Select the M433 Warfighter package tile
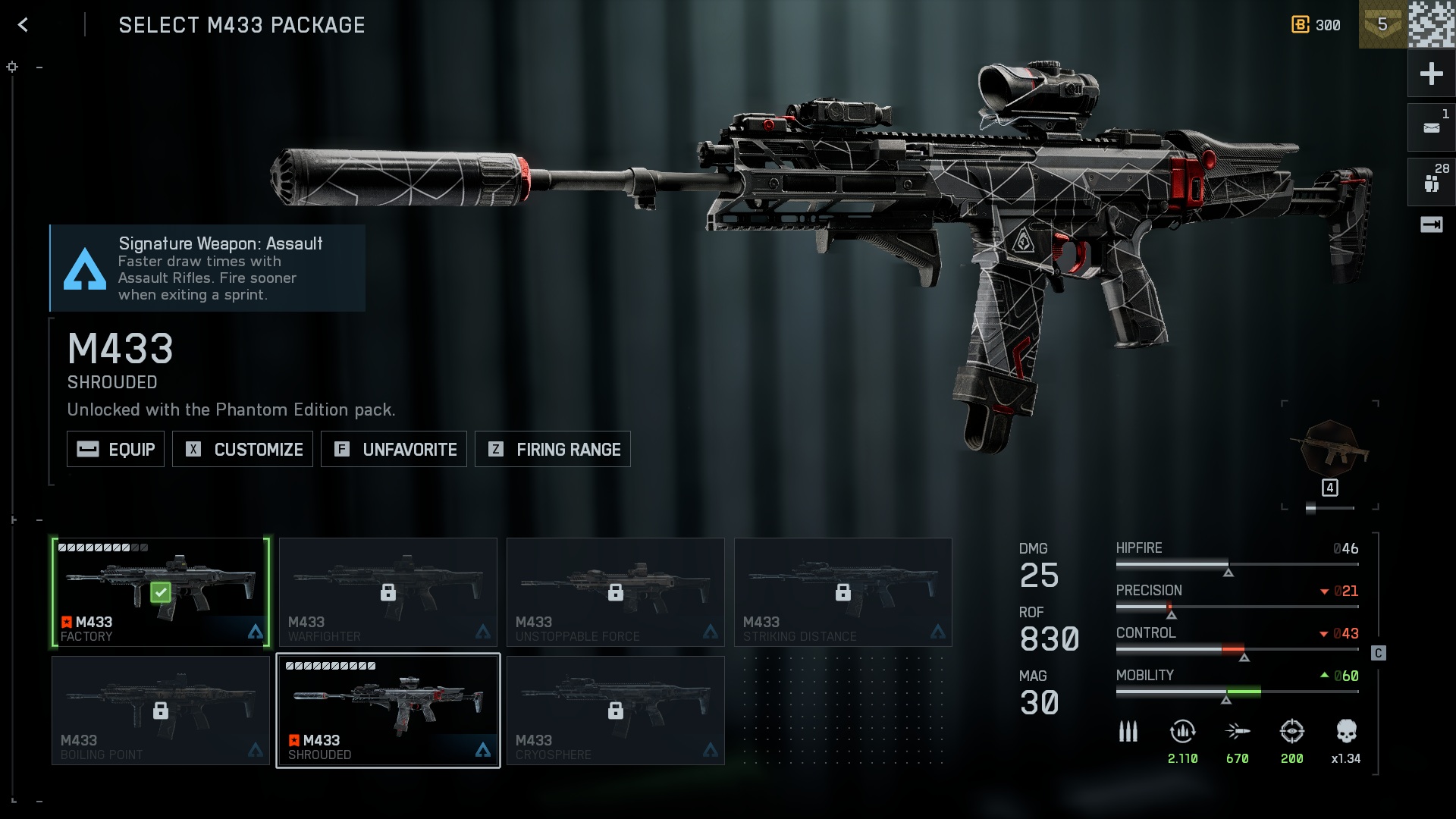This screenshot has height=819, width=1456. click(388, 591)
